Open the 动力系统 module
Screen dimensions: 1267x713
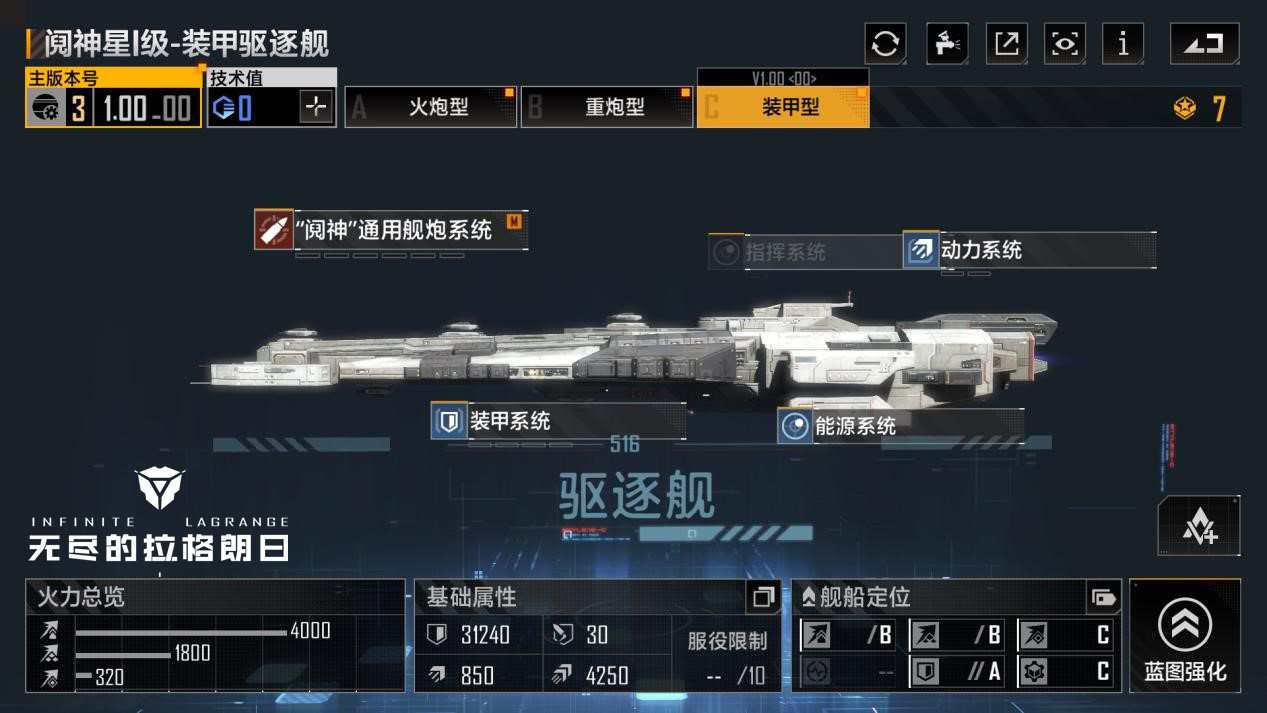[981, 250]
